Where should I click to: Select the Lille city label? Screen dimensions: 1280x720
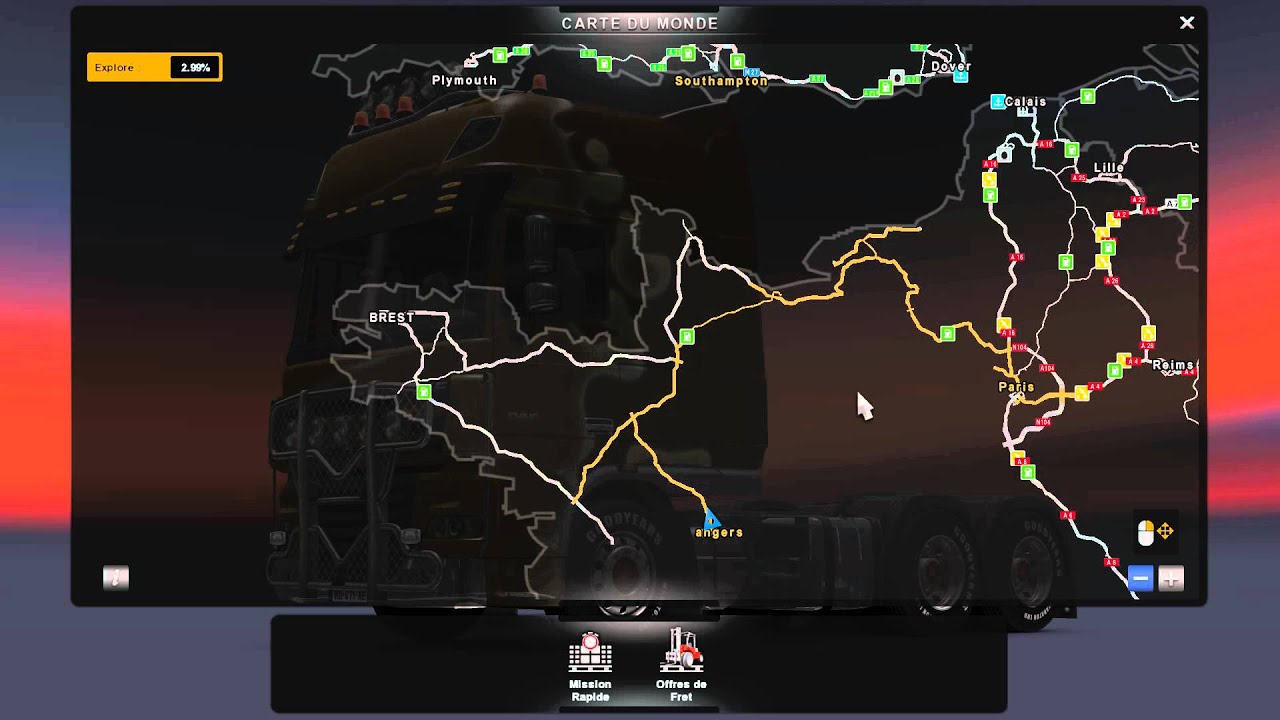pos(1108,168)
